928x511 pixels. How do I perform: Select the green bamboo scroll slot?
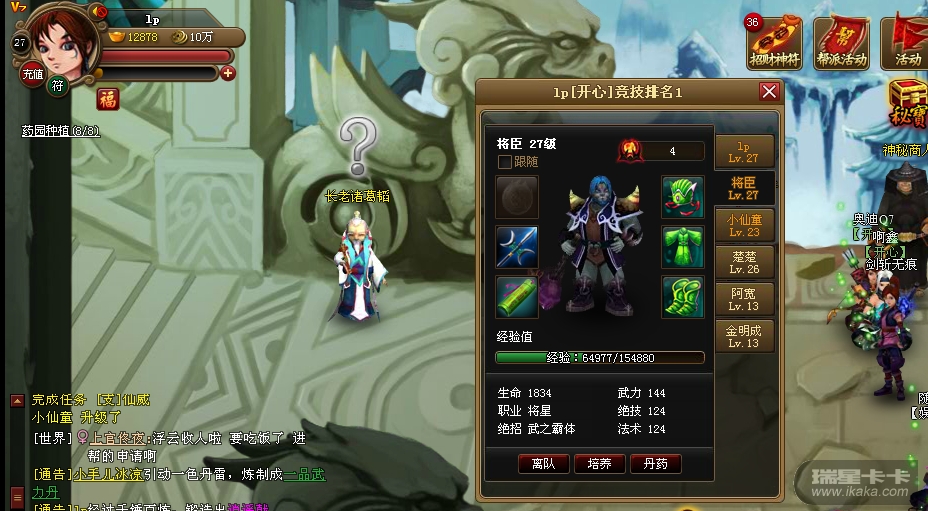click(x=517, y=297)
